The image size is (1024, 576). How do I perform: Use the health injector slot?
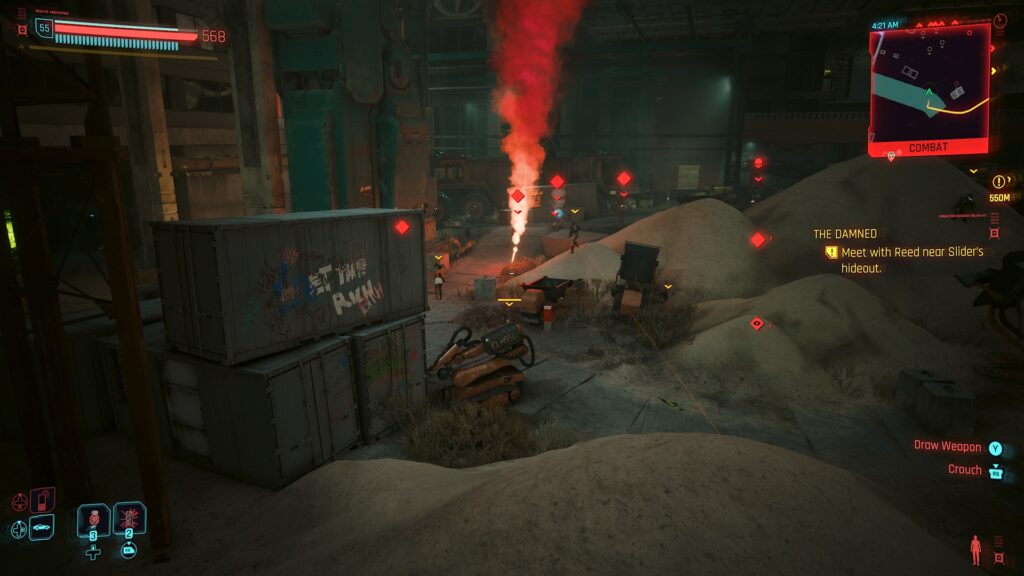tap(93, 519)
